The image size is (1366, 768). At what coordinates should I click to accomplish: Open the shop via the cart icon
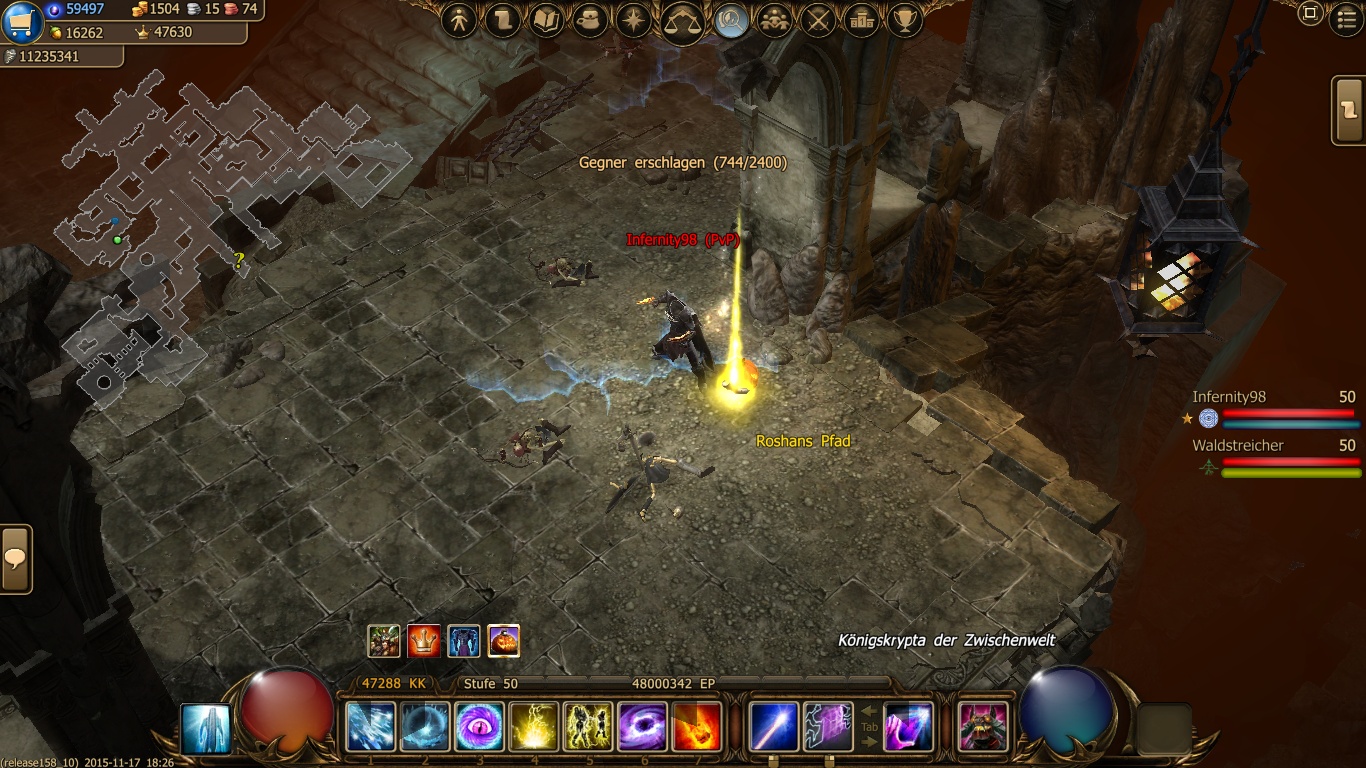(22, 22)
